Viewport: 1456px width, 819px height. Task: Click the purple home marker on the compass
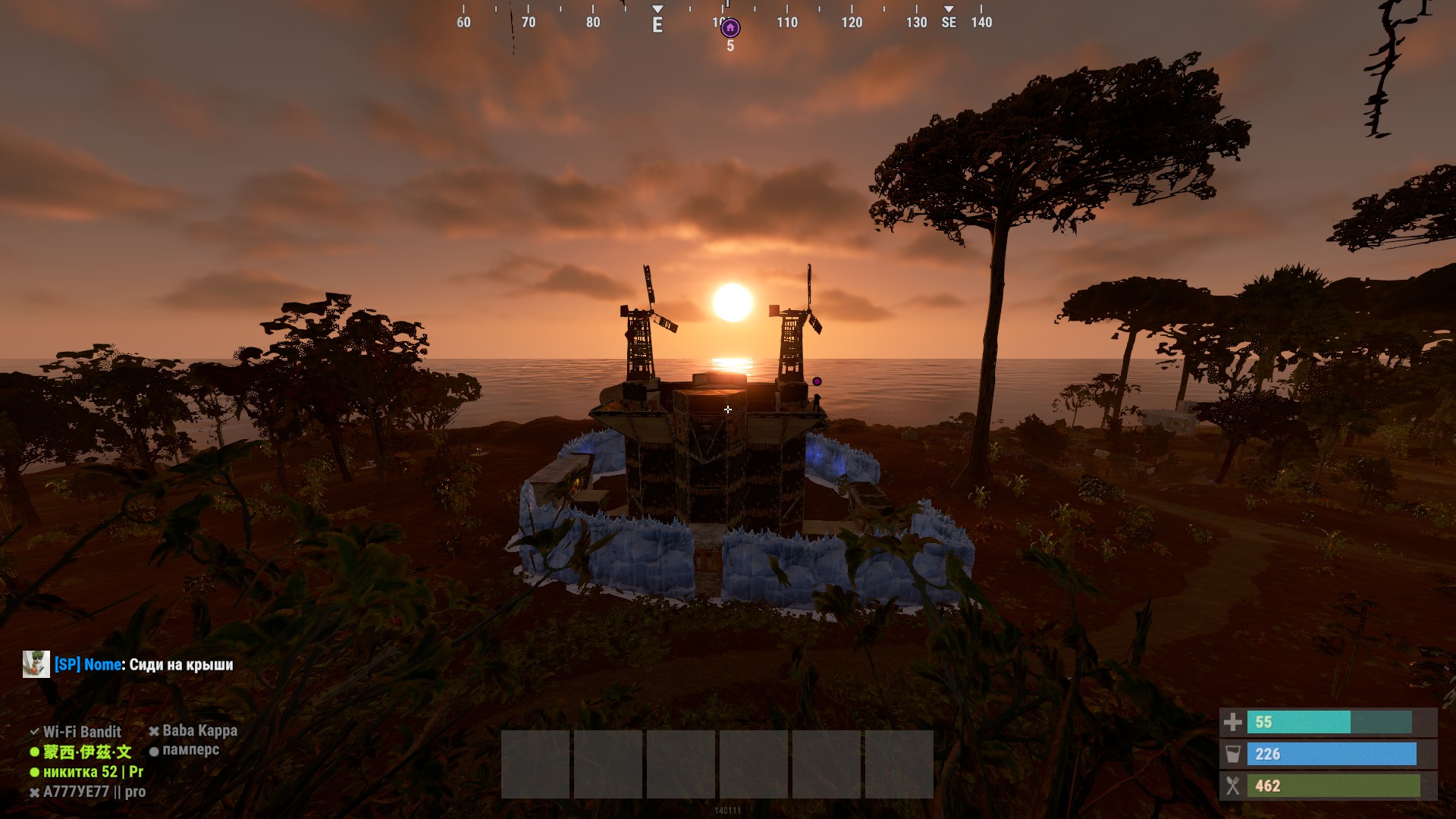click(x=730, y=28)
